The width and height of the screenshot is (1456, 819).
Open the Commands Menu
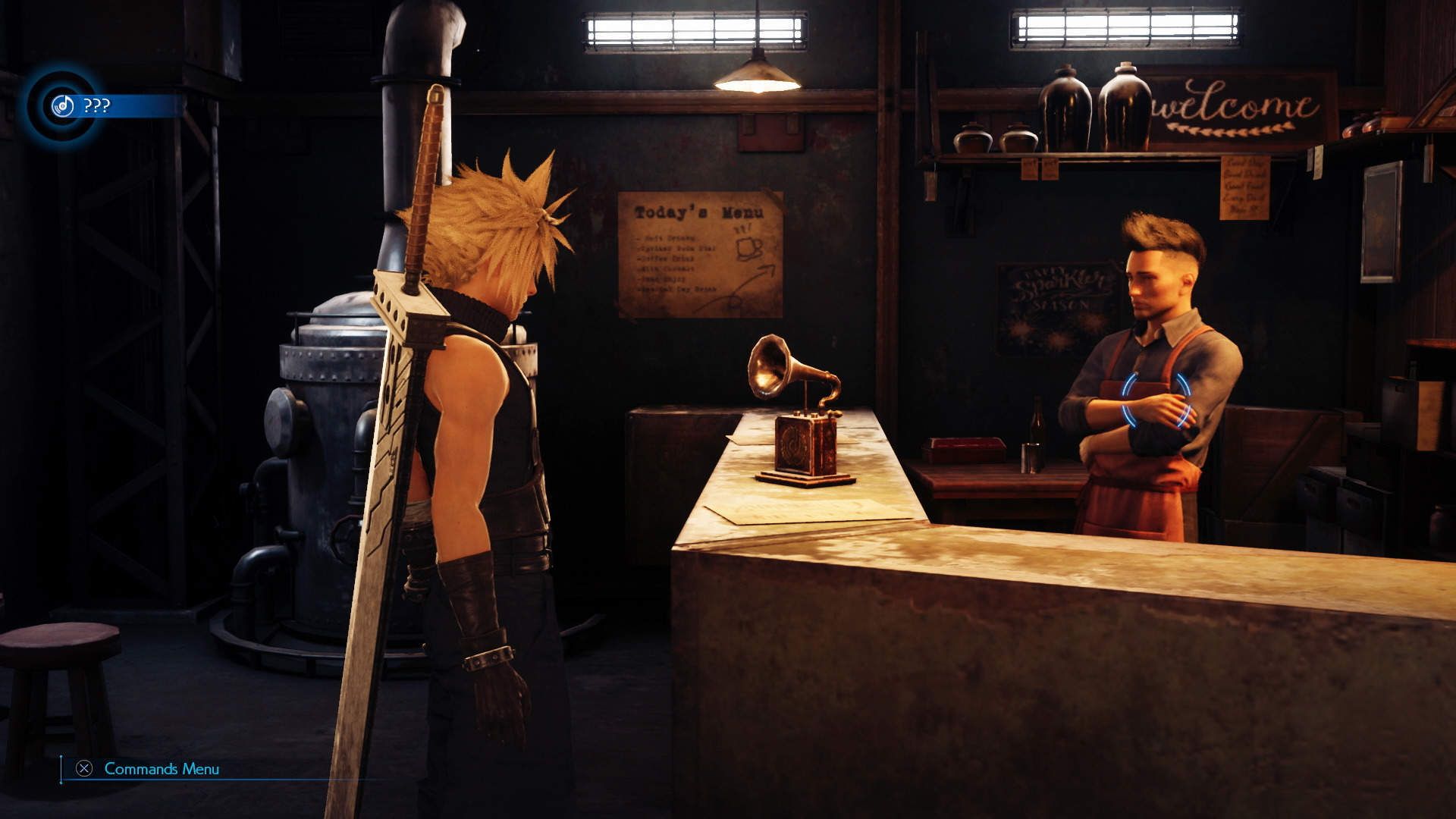tap(160, 770)
